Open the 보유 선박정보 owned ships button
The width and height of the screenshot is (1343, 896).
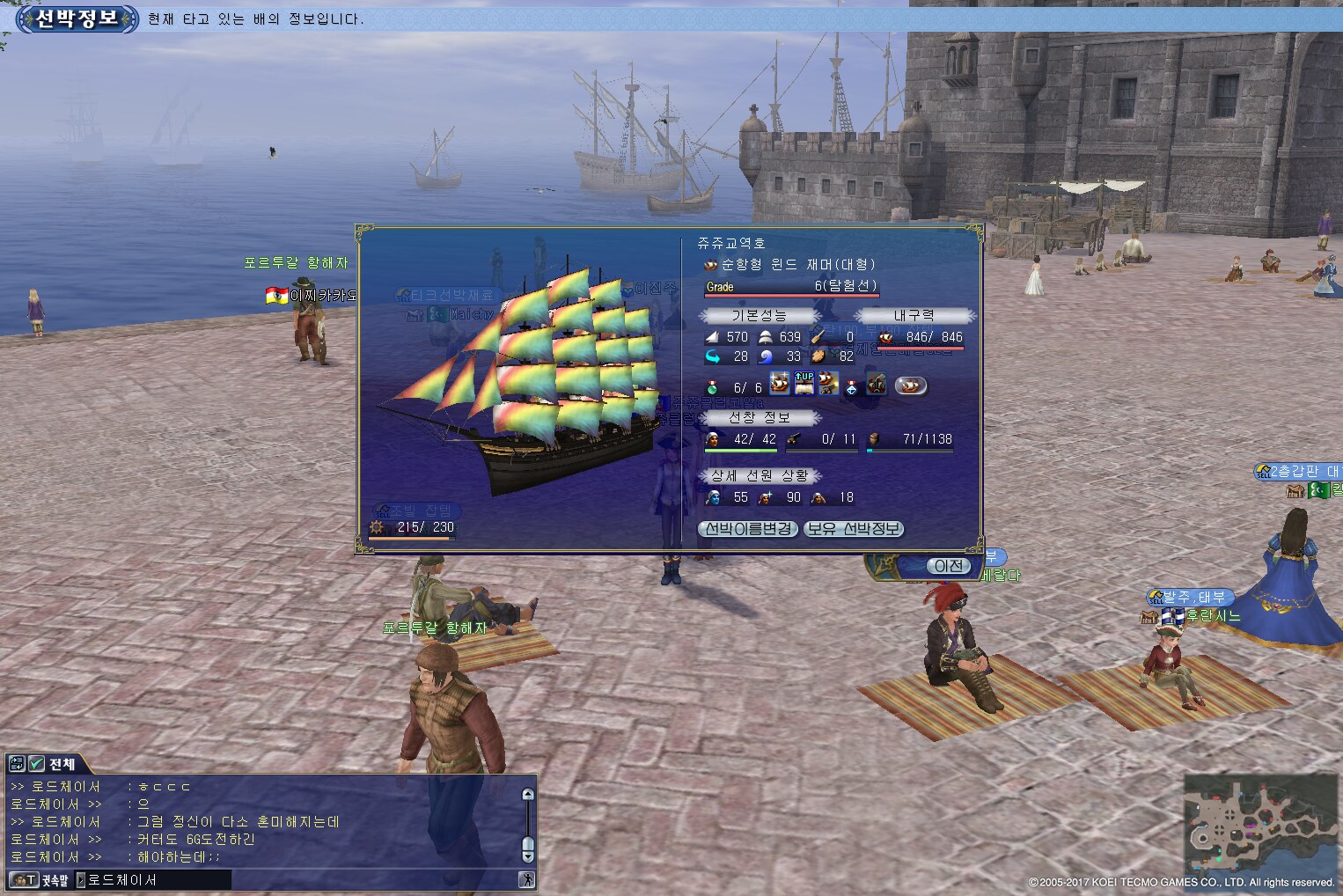coord(854,529)
